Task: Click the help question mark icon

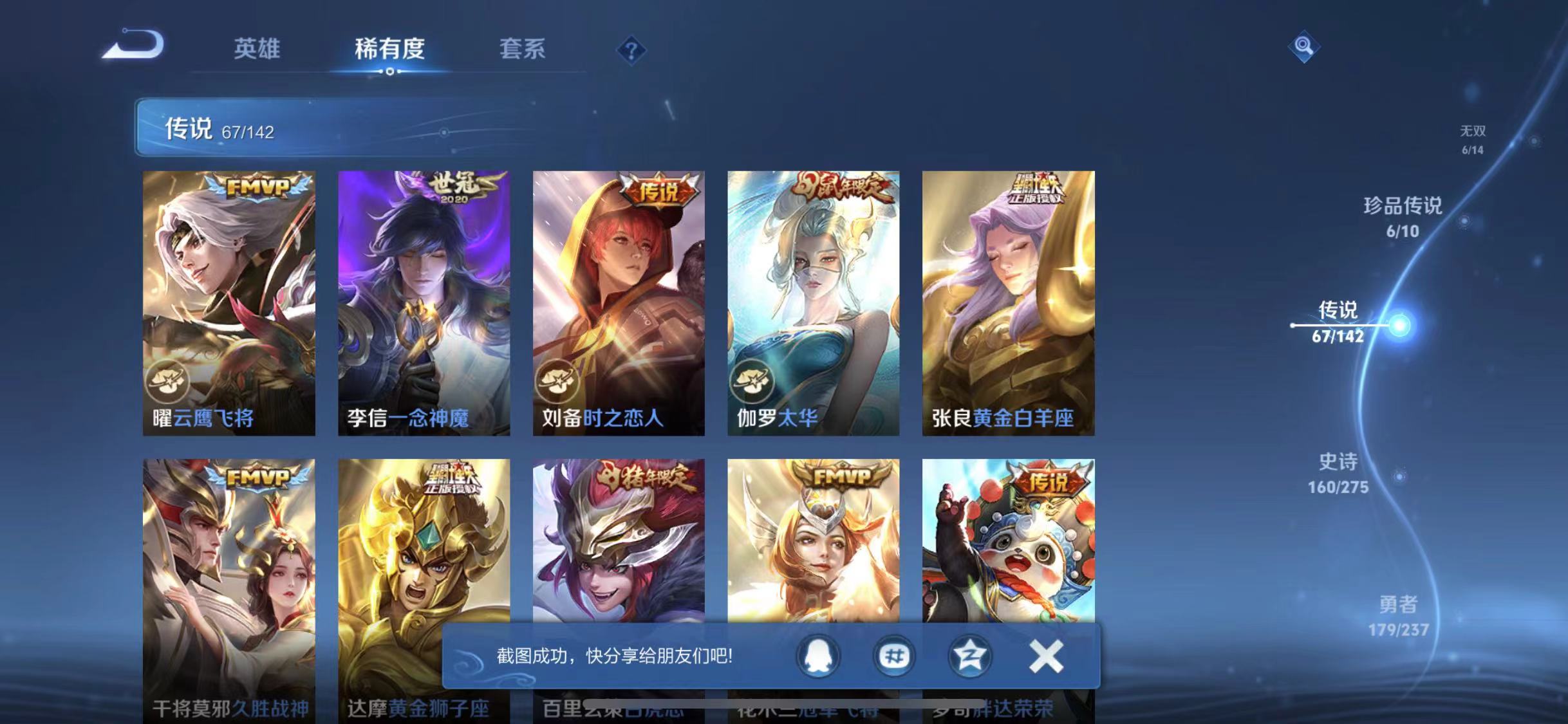Action: [631, 50]
